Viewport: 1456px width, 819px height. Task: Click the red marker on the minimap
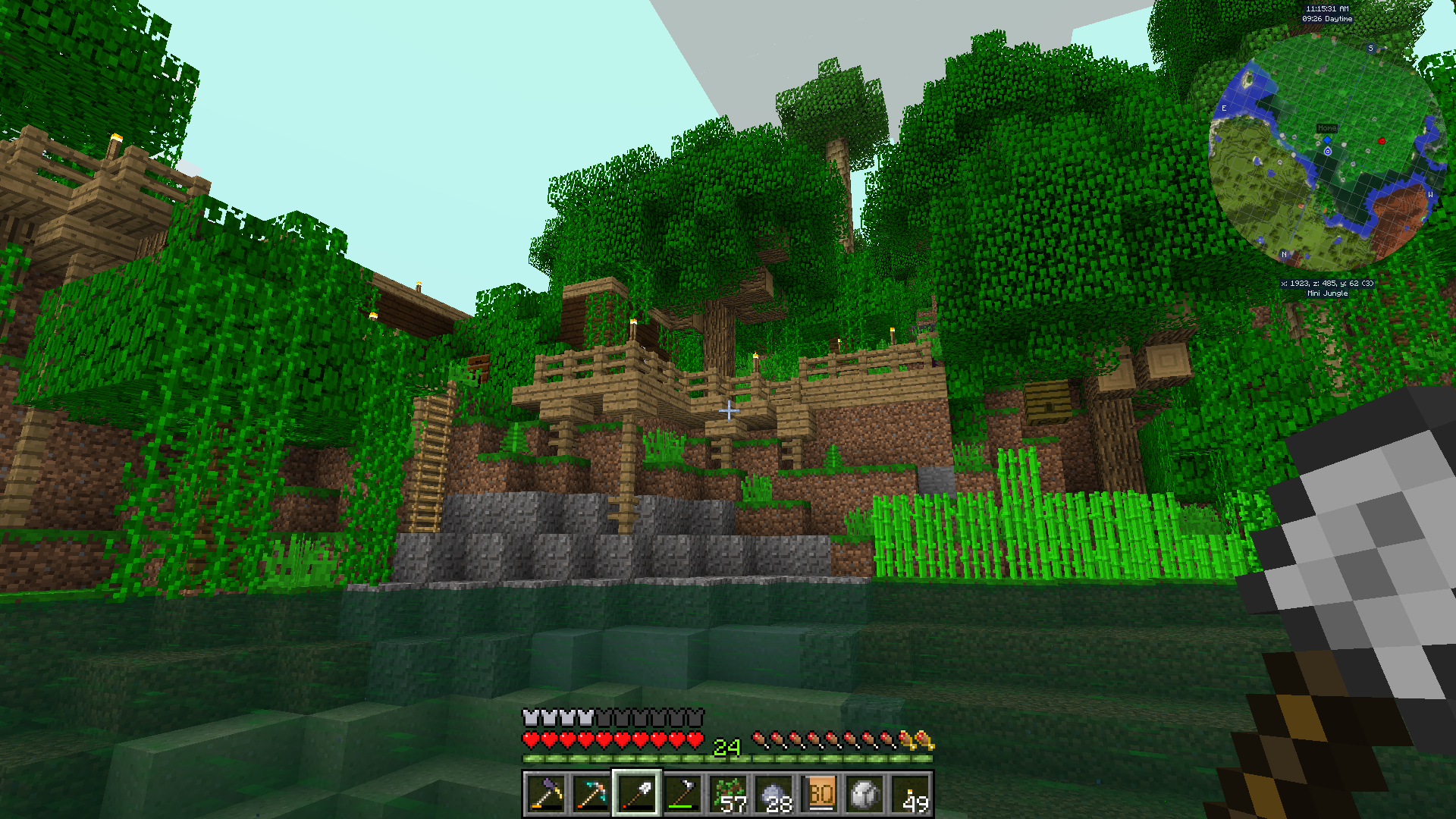coord(1382,141)
